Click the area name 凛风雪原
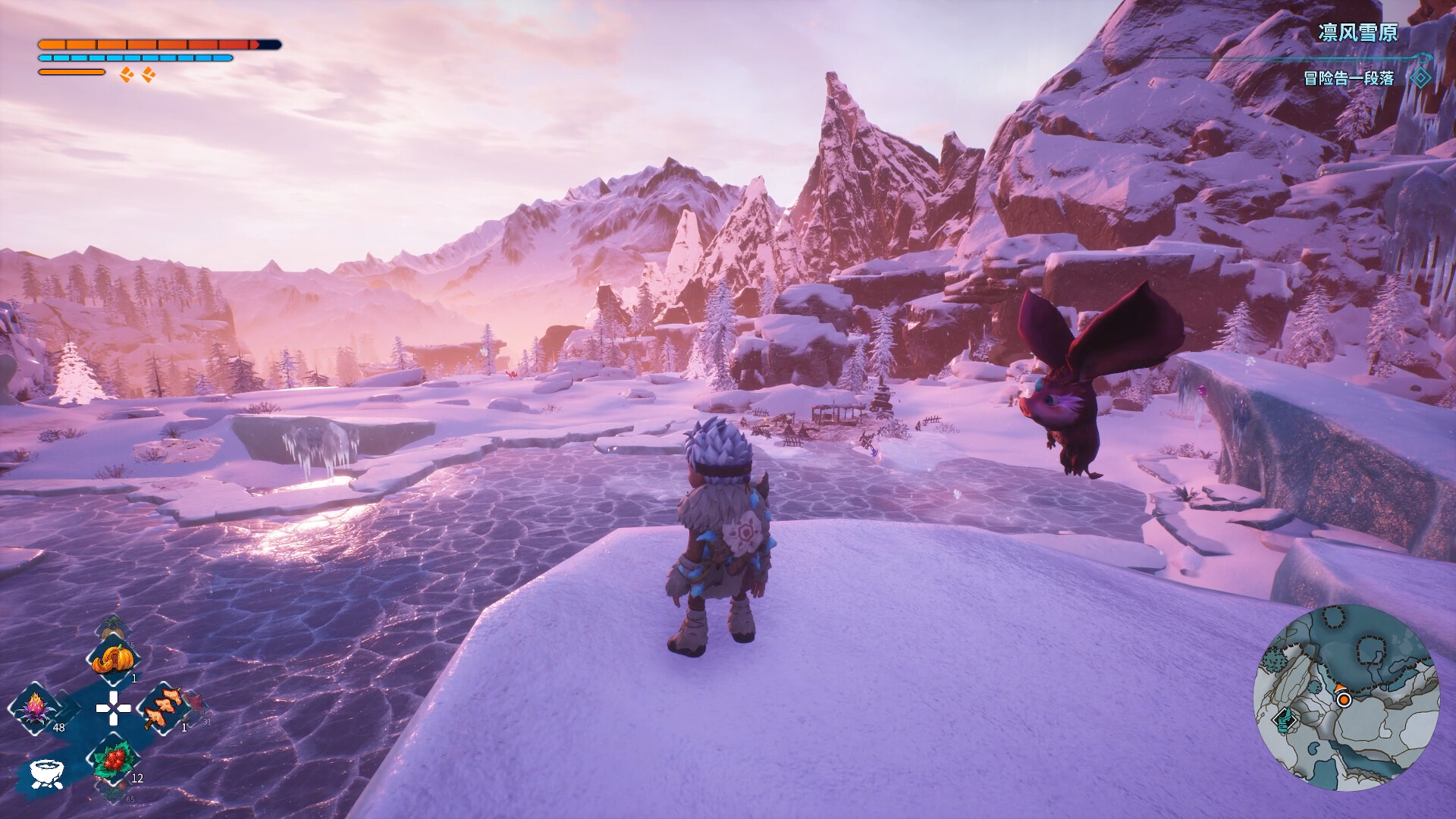Viewport: 1456px width, 819px height. pos(1360,32)
